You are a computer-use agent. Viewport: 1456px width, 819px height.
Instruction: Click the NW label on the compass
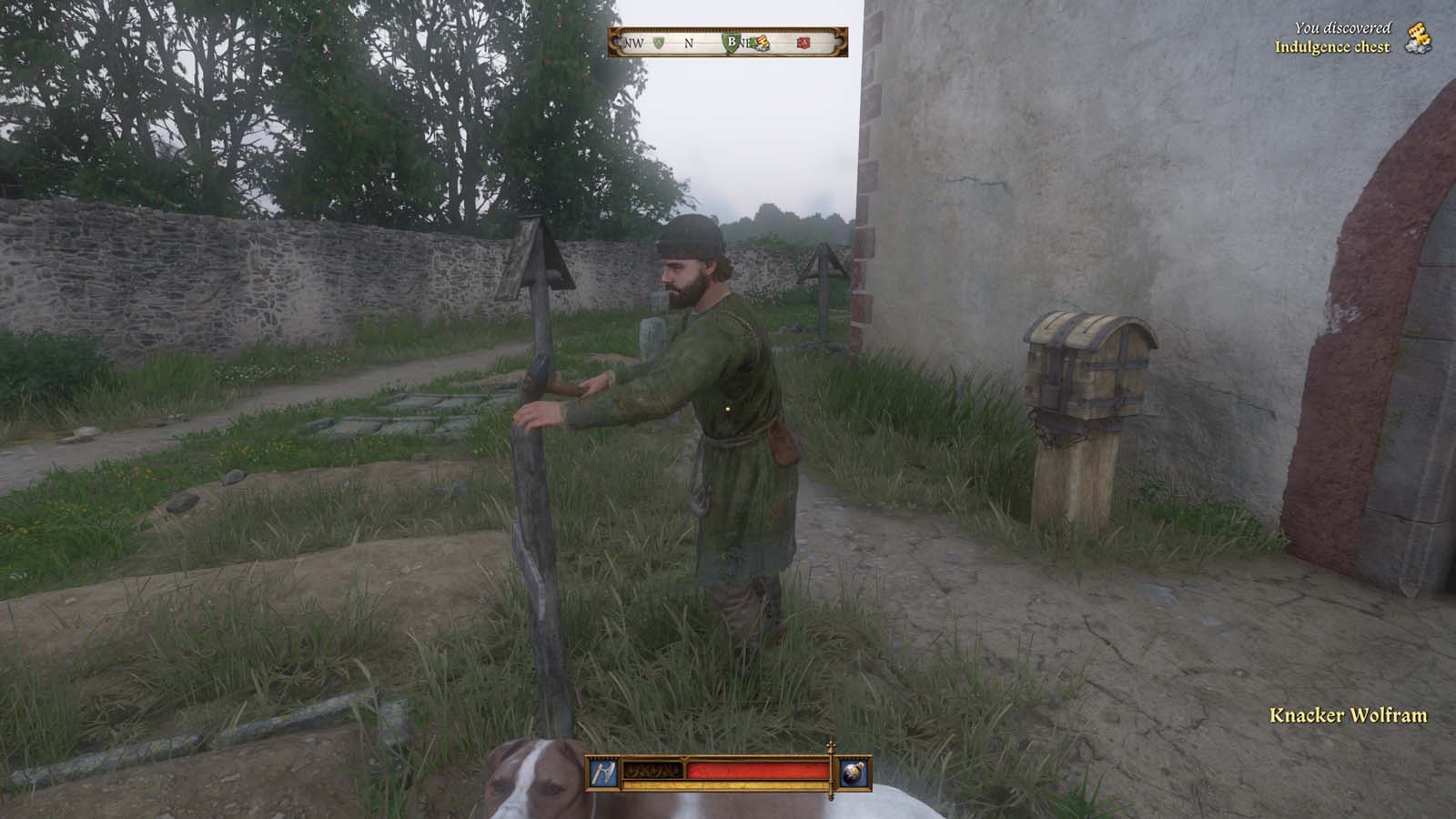coord(633,44)
